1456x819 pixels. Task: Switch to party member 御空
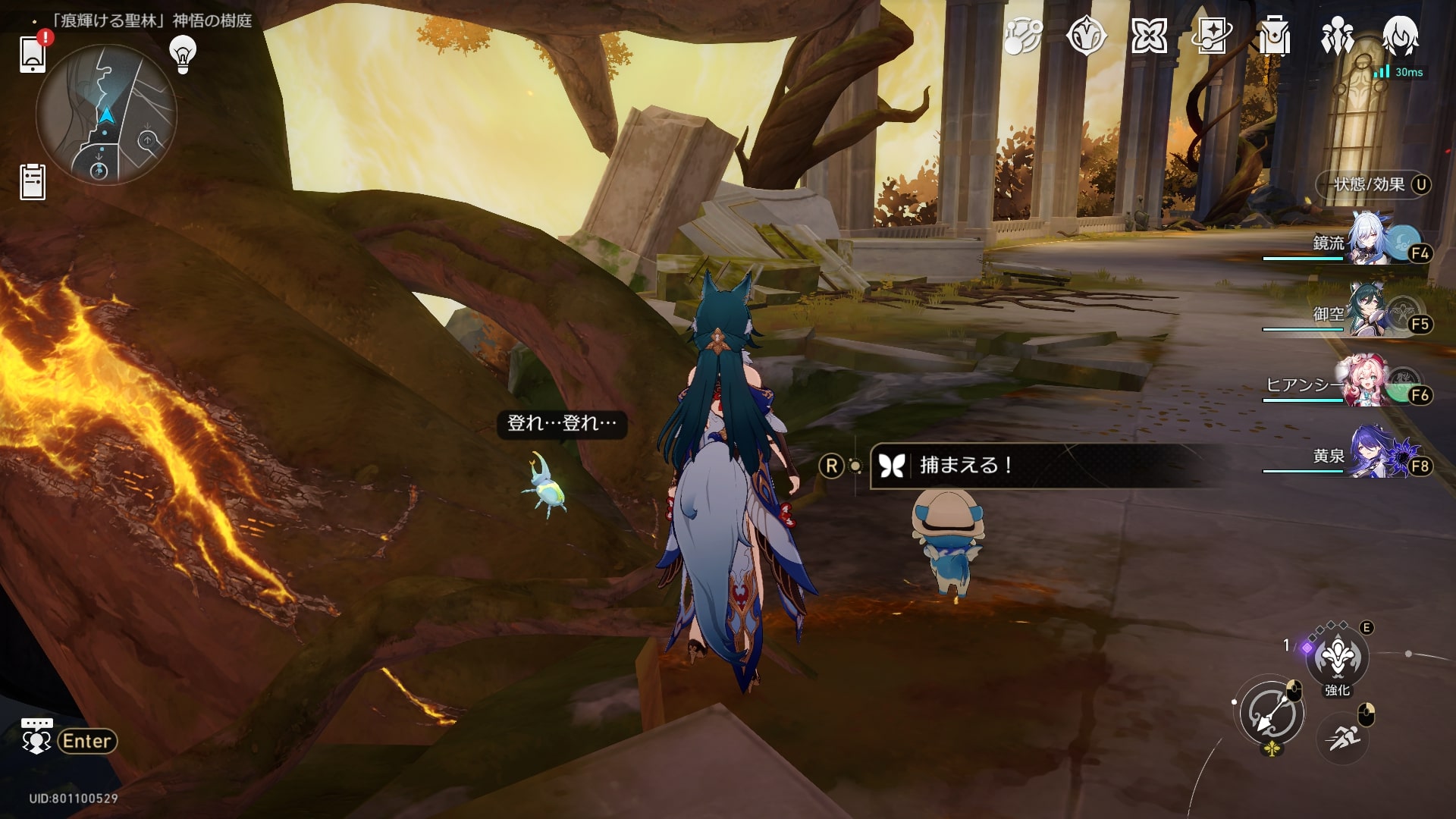1369,314
